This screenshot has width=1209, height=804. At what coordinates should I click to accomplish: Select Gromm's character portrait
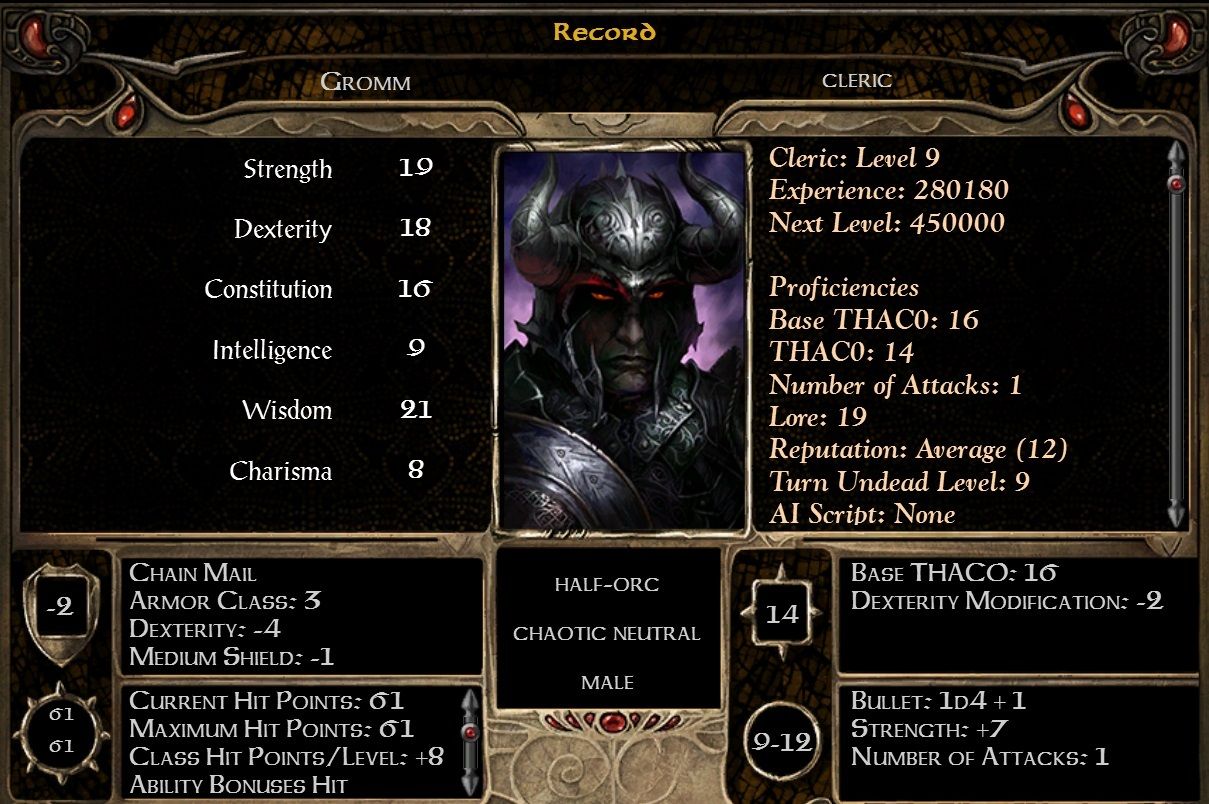(624, 338)
